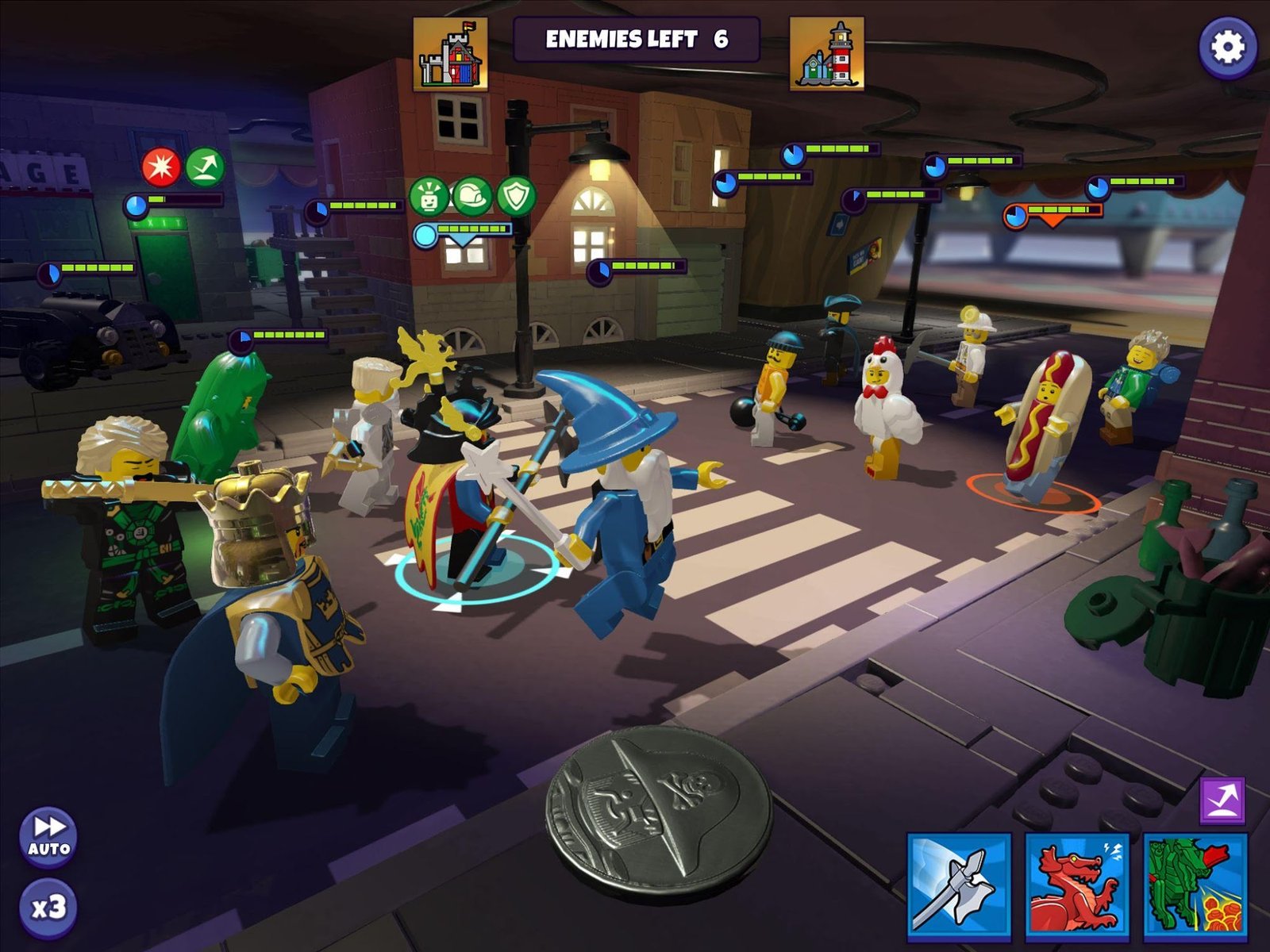This screenshot has width=1270, height=952.
Task: Inspect the green hard hat buff icon
Action: click(472, 195)
